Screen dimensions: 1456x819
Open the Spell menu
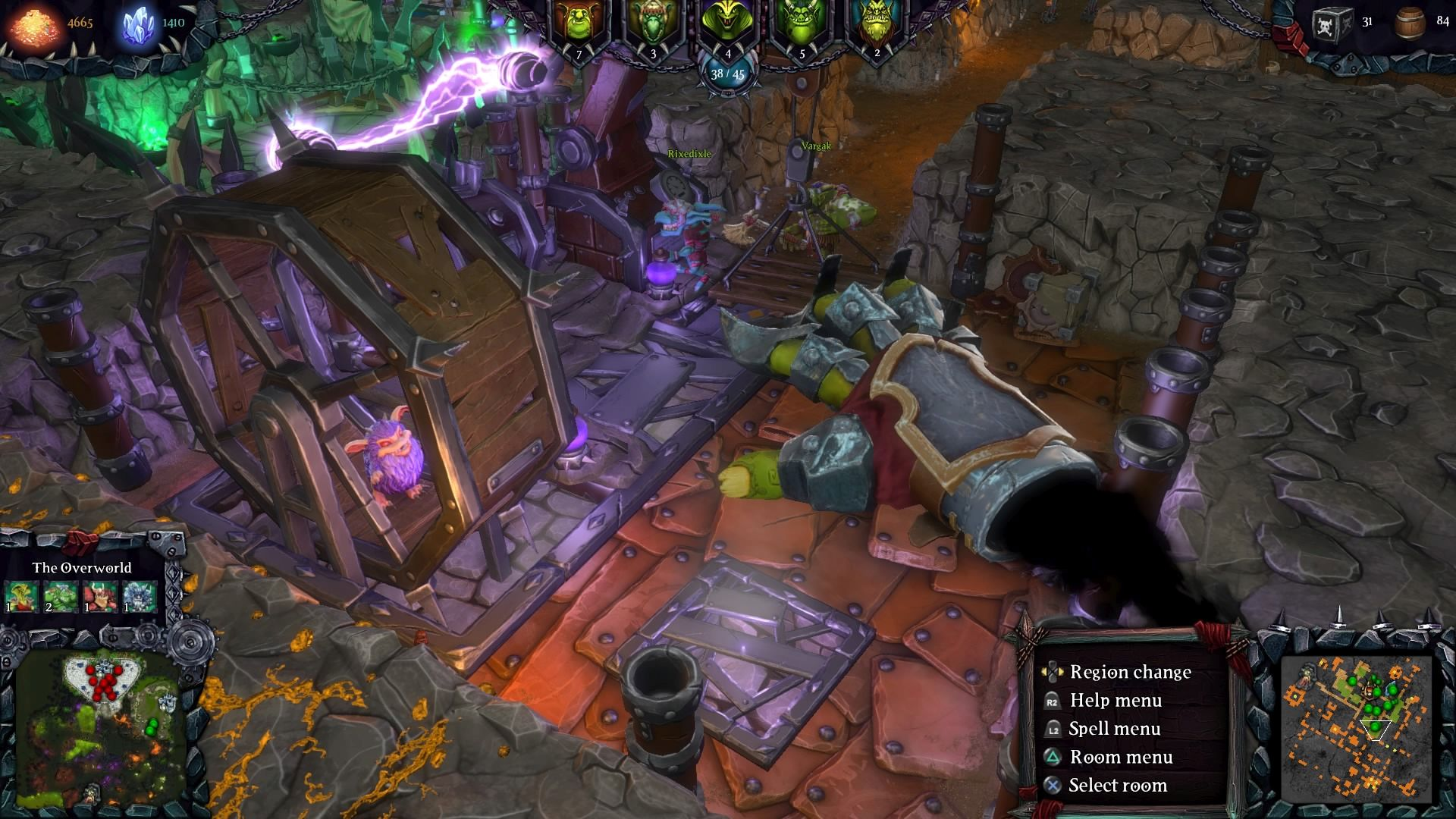pyautogui.click(x=1115, y=729)
